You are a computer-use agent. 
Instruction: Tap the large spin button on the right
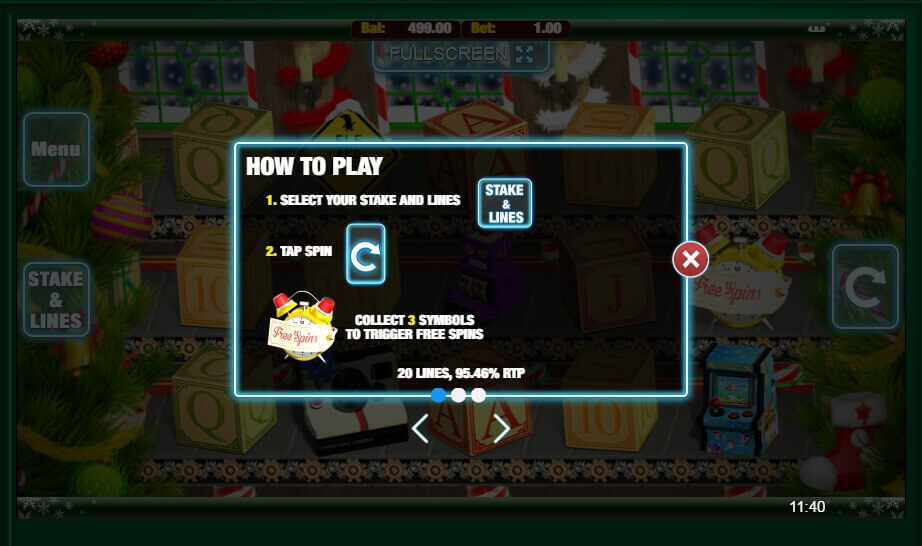click(867, 287)
